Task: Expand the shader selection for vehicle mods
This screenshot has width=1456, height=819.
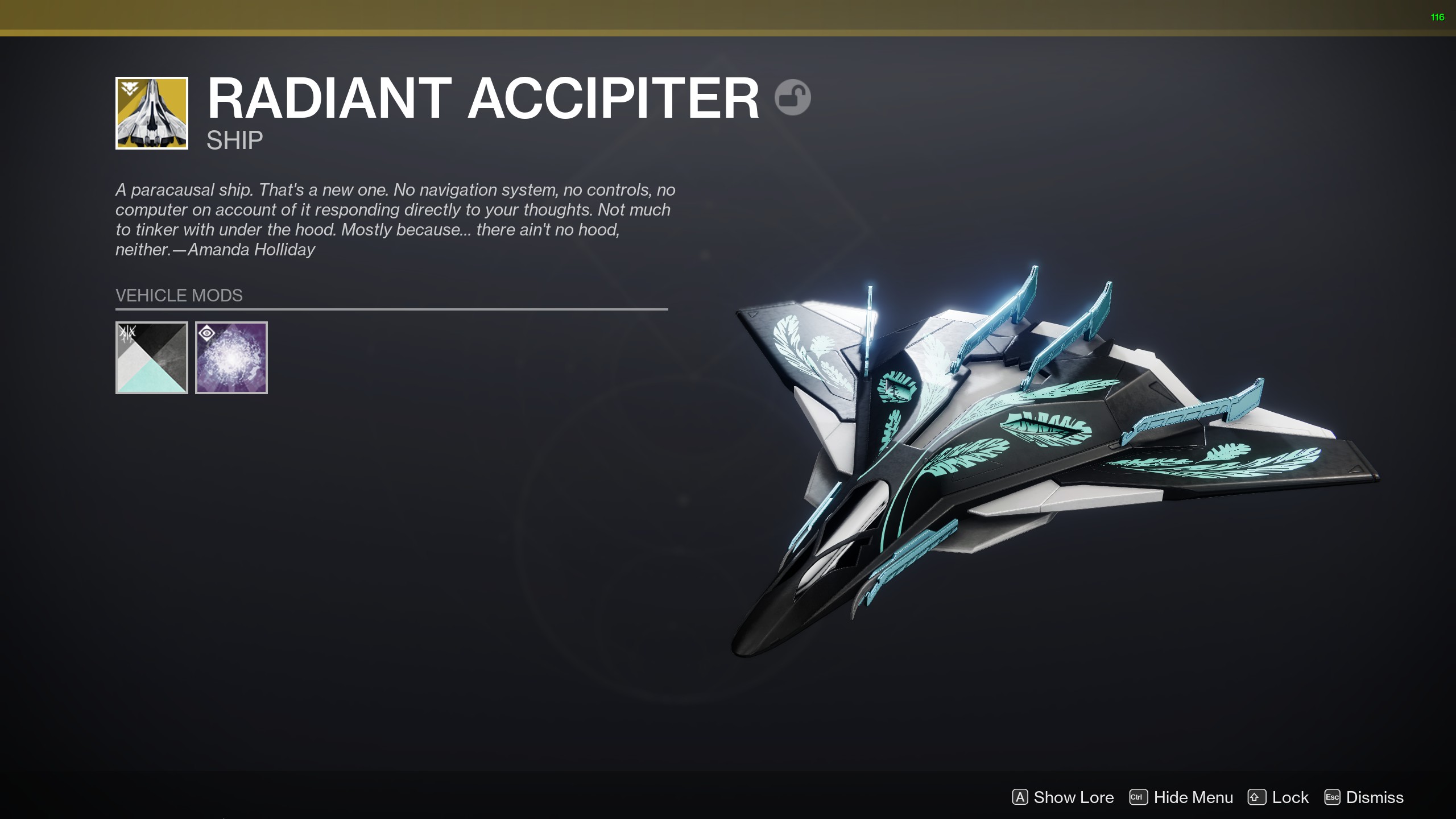Action: 151,357
